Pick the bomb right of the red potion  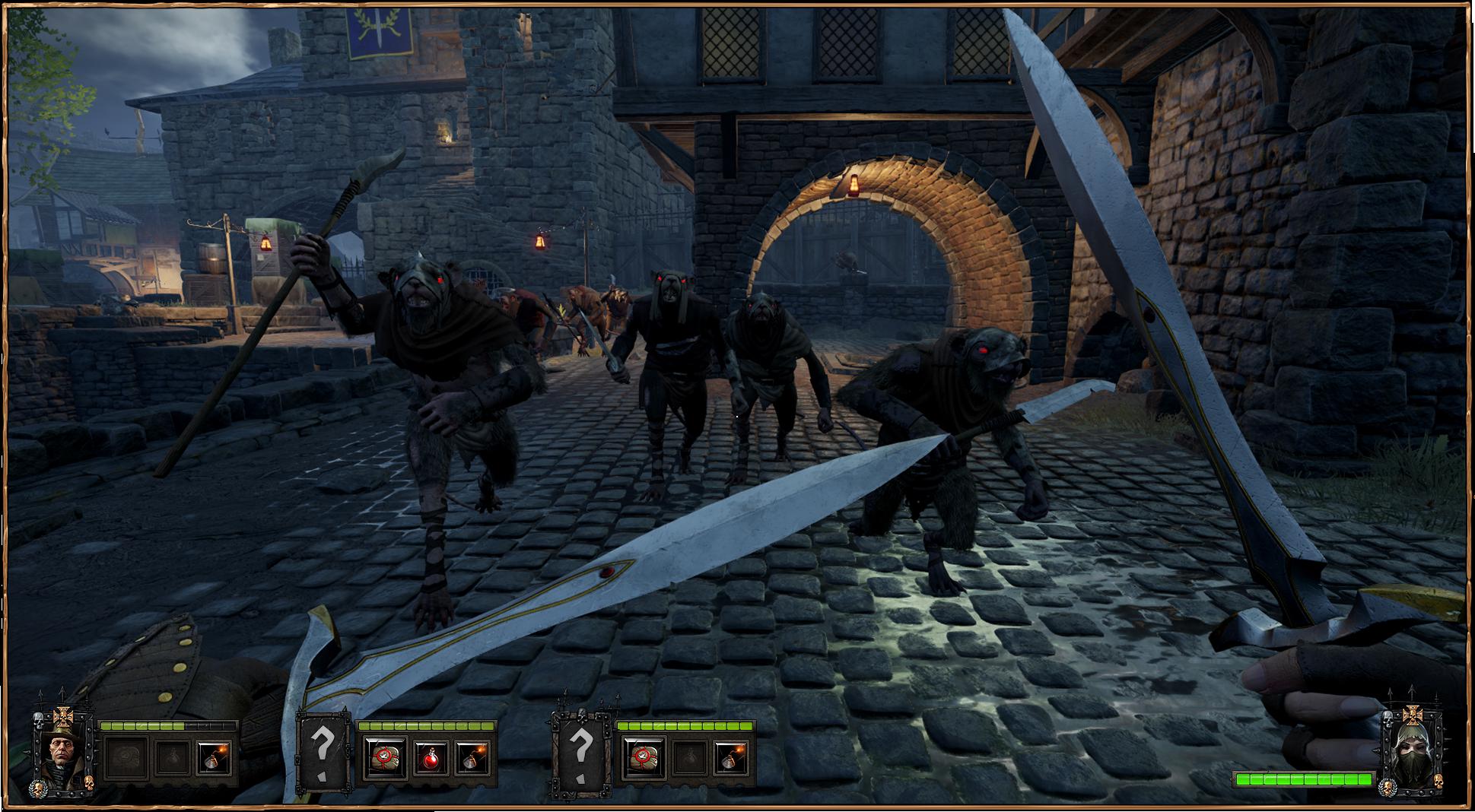pos(473,758)
